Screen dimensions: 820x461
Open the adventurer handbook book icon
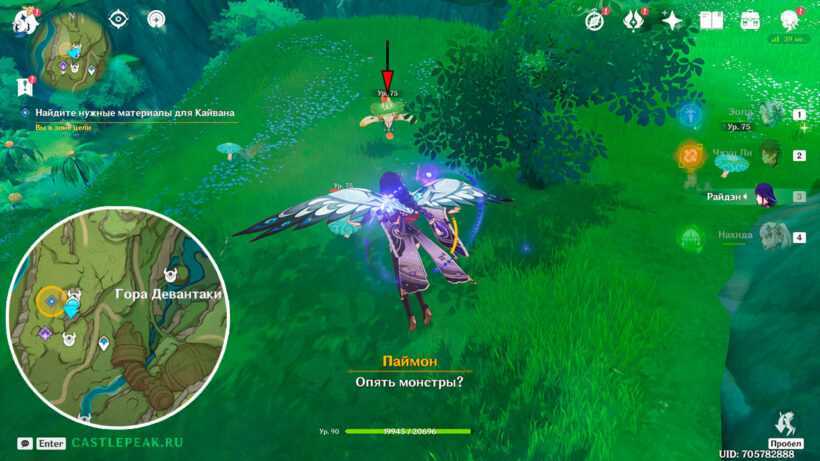[711, 20]
